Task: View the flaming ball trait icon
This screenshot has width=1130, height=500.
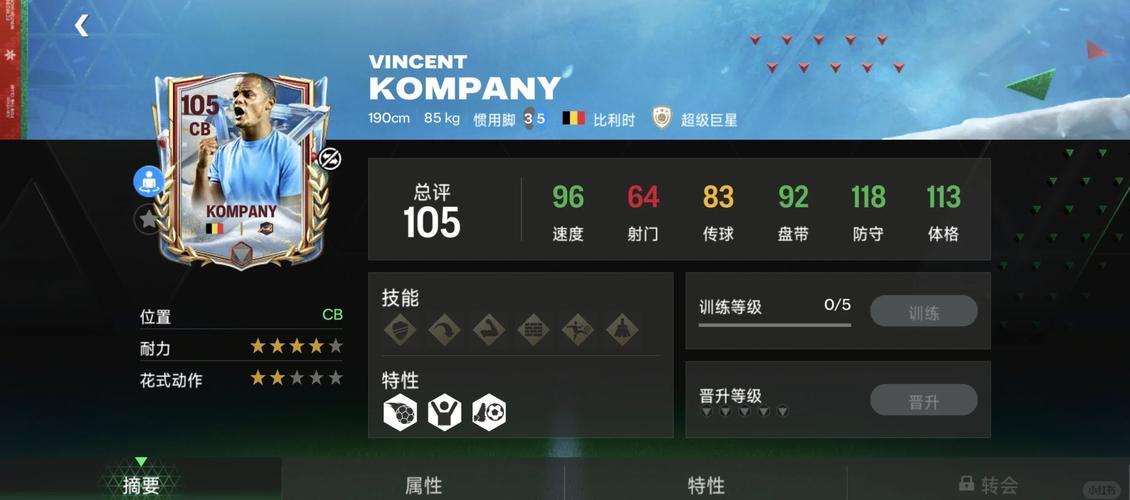Action: [400, 412]
